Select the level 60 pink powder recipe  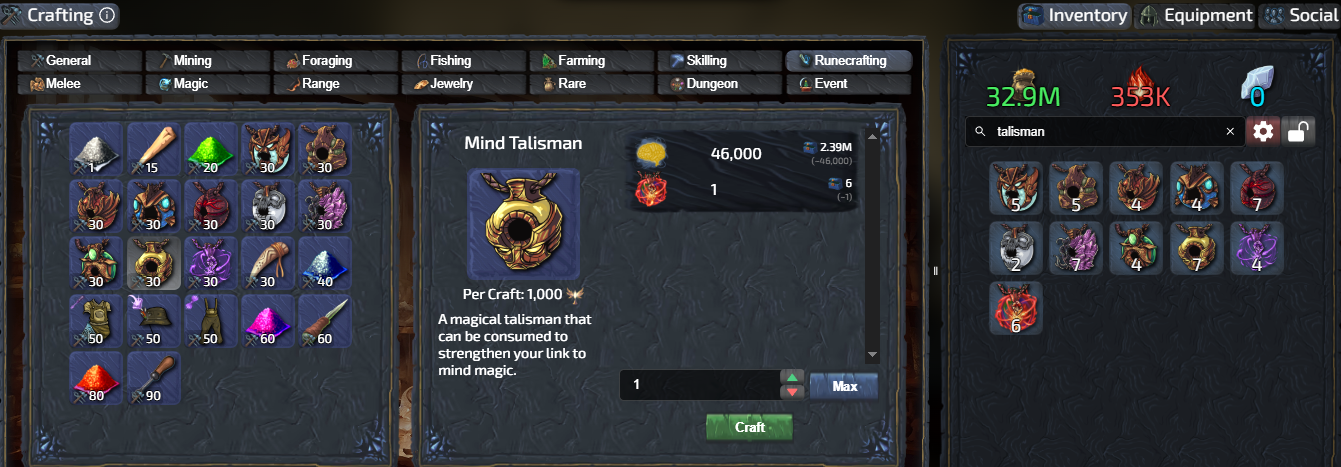point(268,320)
